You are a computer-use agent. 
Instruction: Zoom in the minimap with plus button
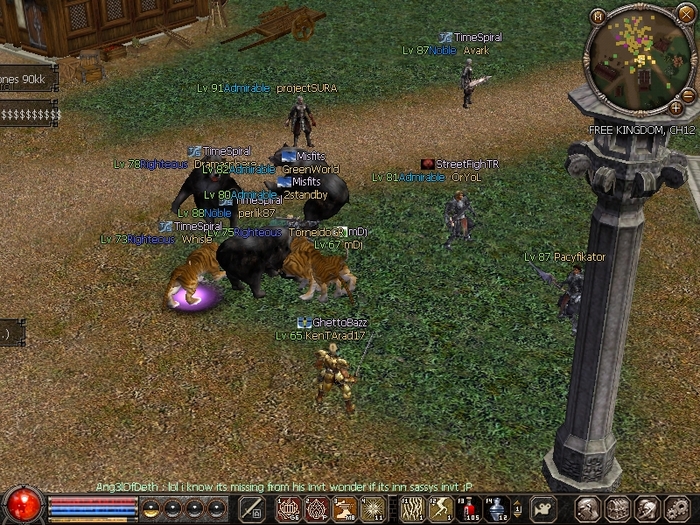tap(676, 107)
